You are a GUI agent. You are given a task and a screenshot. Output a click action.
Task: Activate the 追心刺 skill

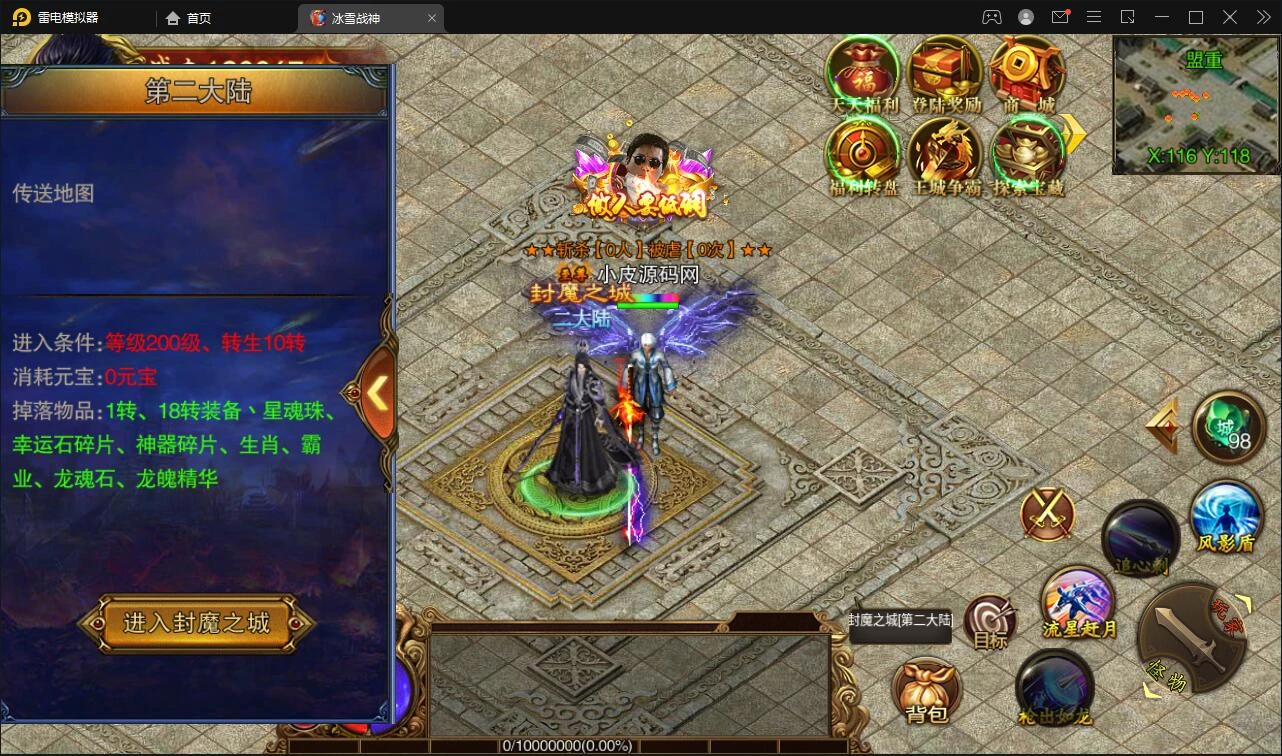[x=1141, y=537]
